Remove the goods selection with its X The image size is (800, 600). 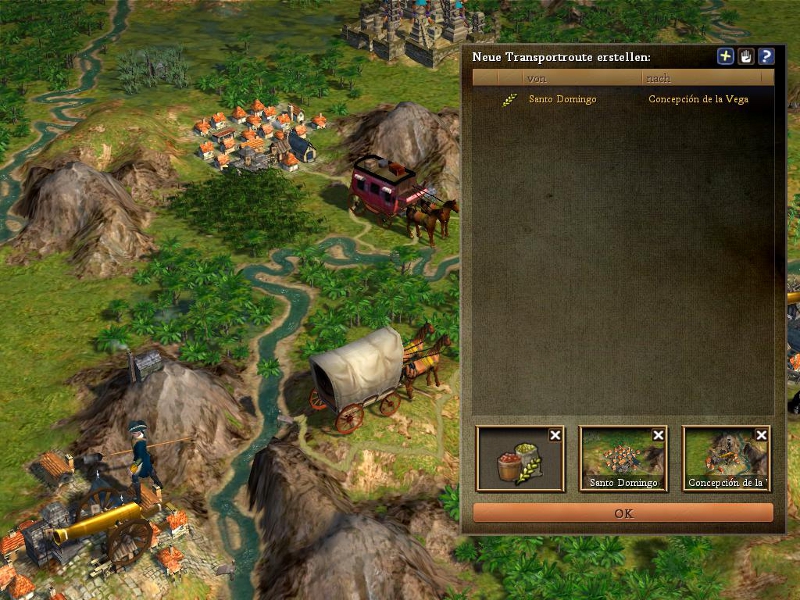[556, 435]
